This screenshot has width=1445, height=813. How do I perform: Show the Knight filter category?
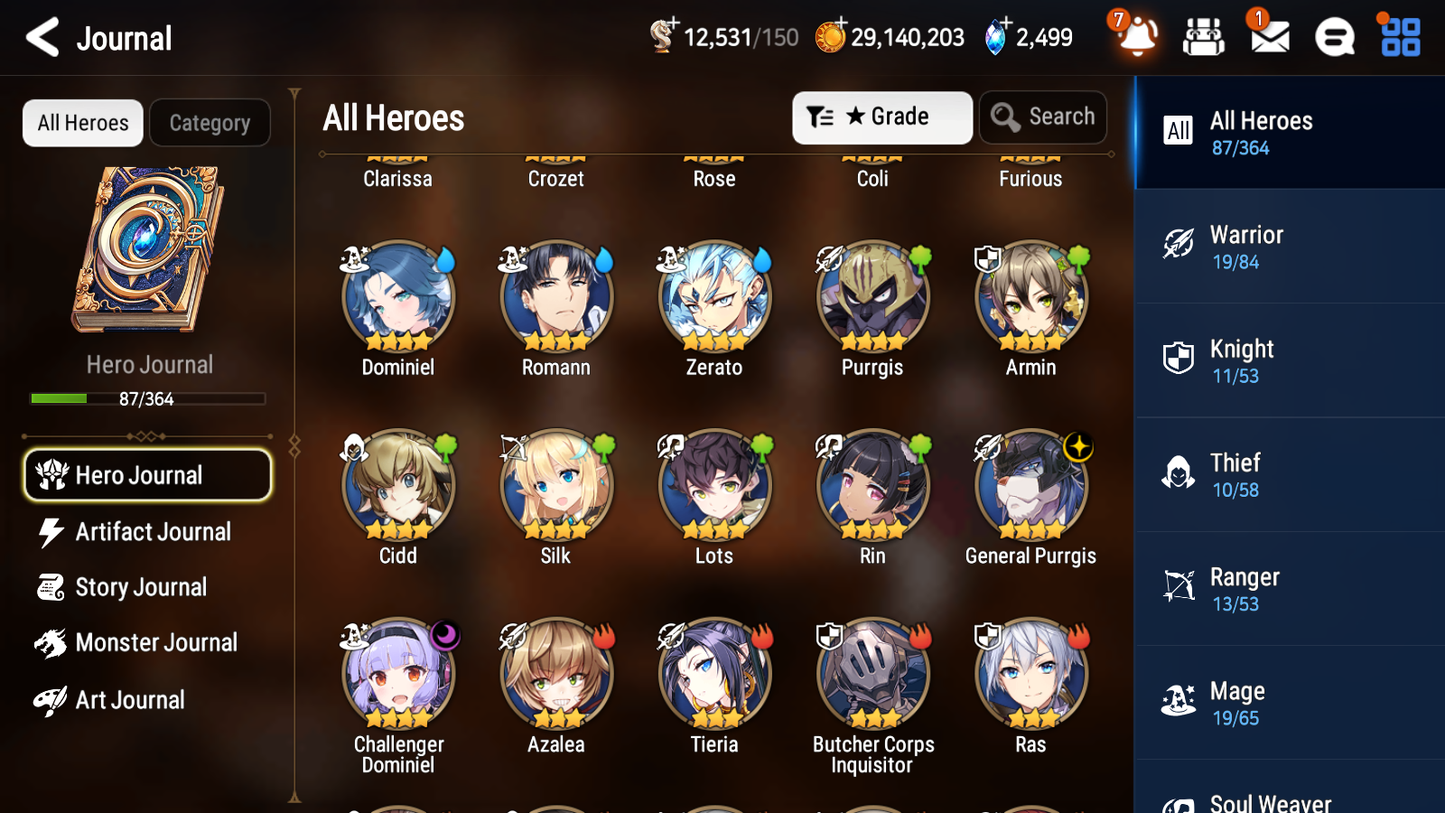[1289, 360]
